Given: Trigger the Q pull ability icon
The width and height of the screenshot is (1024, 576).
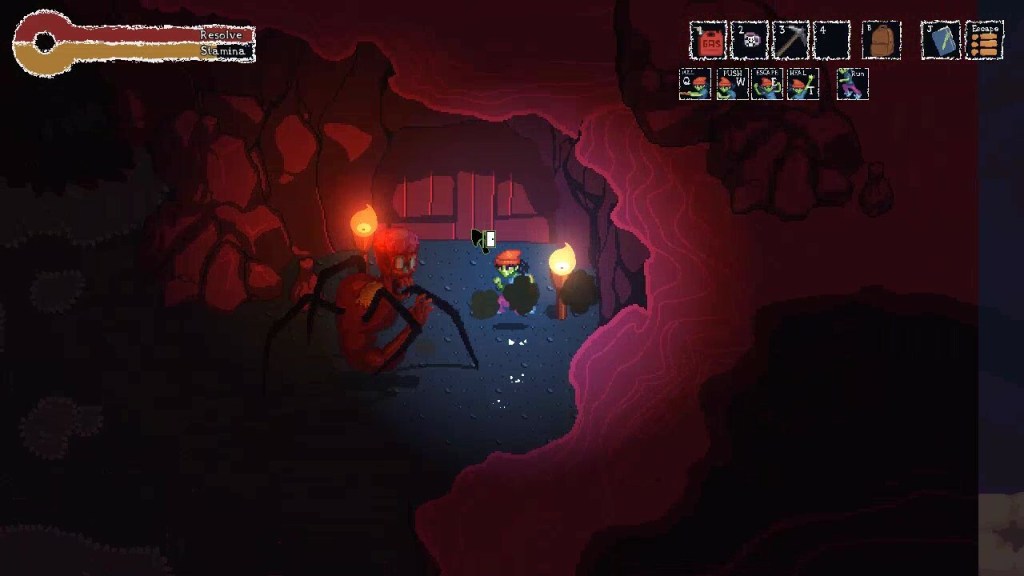Looking at the screenshot, I should tap(695, 84).
